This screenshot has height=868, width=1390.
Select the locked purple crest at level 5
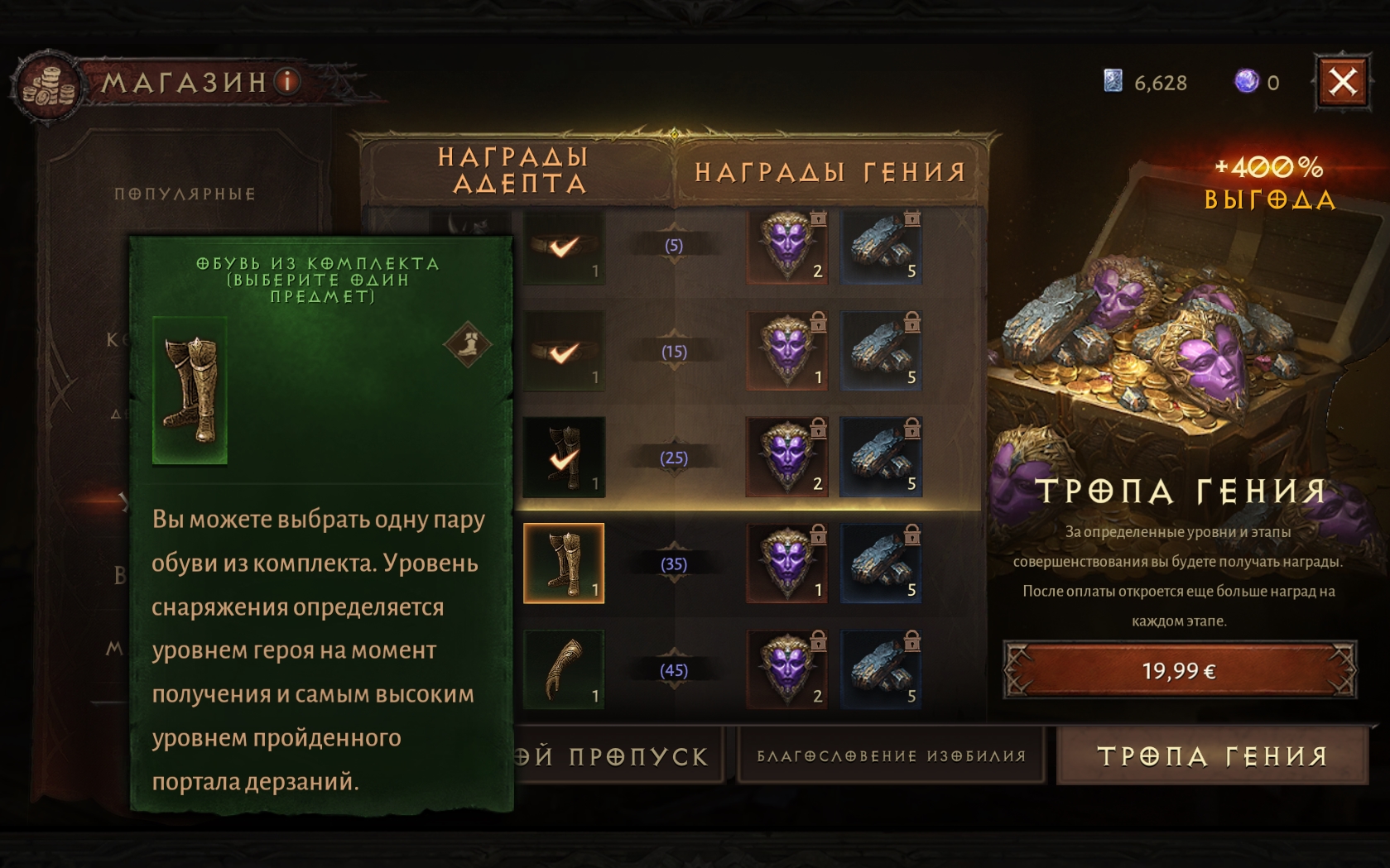click(787, 246)
